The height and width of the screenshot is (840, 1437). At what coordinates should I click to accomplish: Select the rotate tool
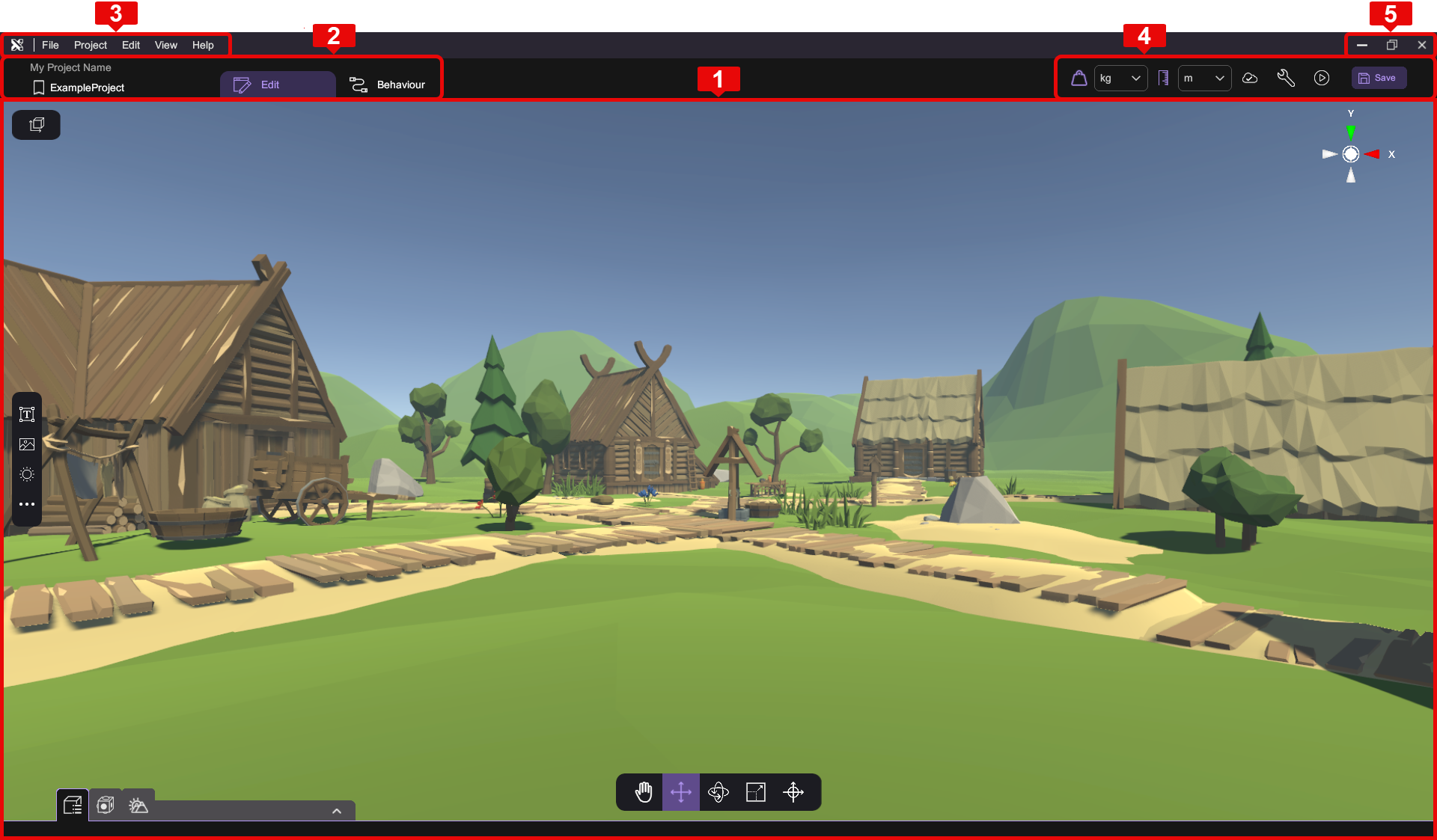[x=718, y=792]
